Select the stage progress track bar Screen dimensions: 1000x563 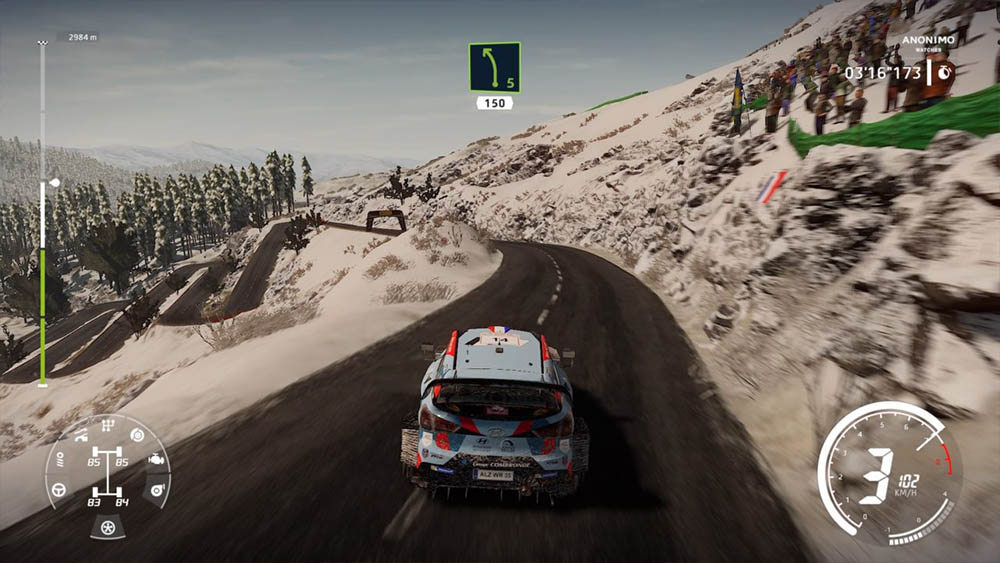pos(42,214)
